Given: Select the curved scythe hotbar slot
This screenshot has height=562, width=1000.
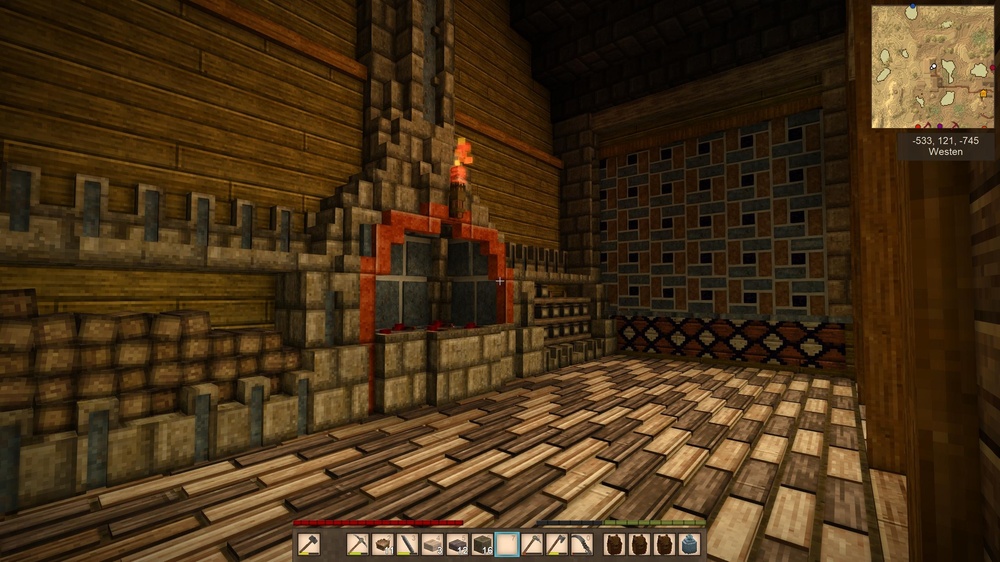Looking at the screenshot, I should 582,545.
